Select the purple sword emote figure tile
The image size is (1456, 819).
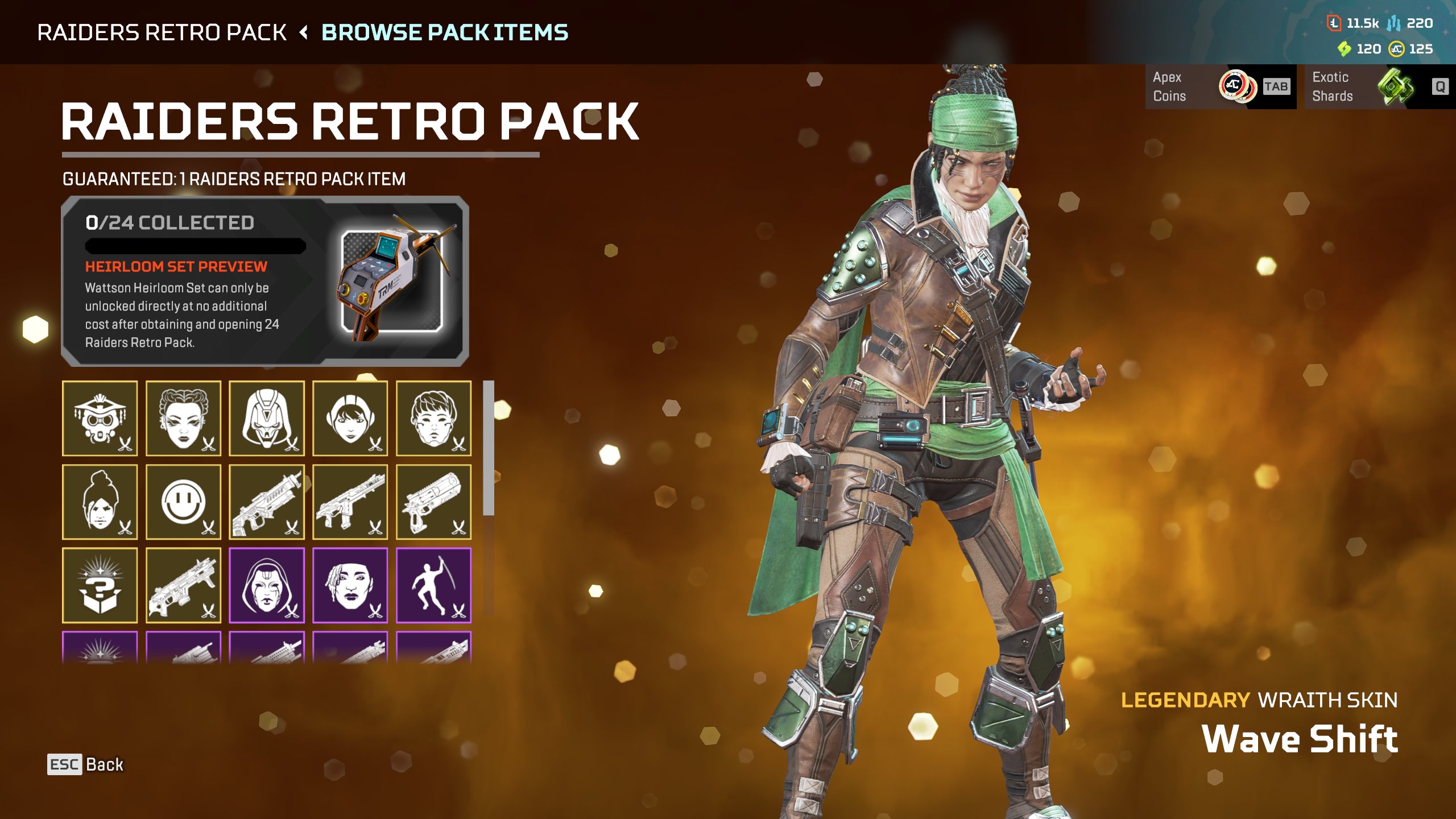[x=433, y=586]
